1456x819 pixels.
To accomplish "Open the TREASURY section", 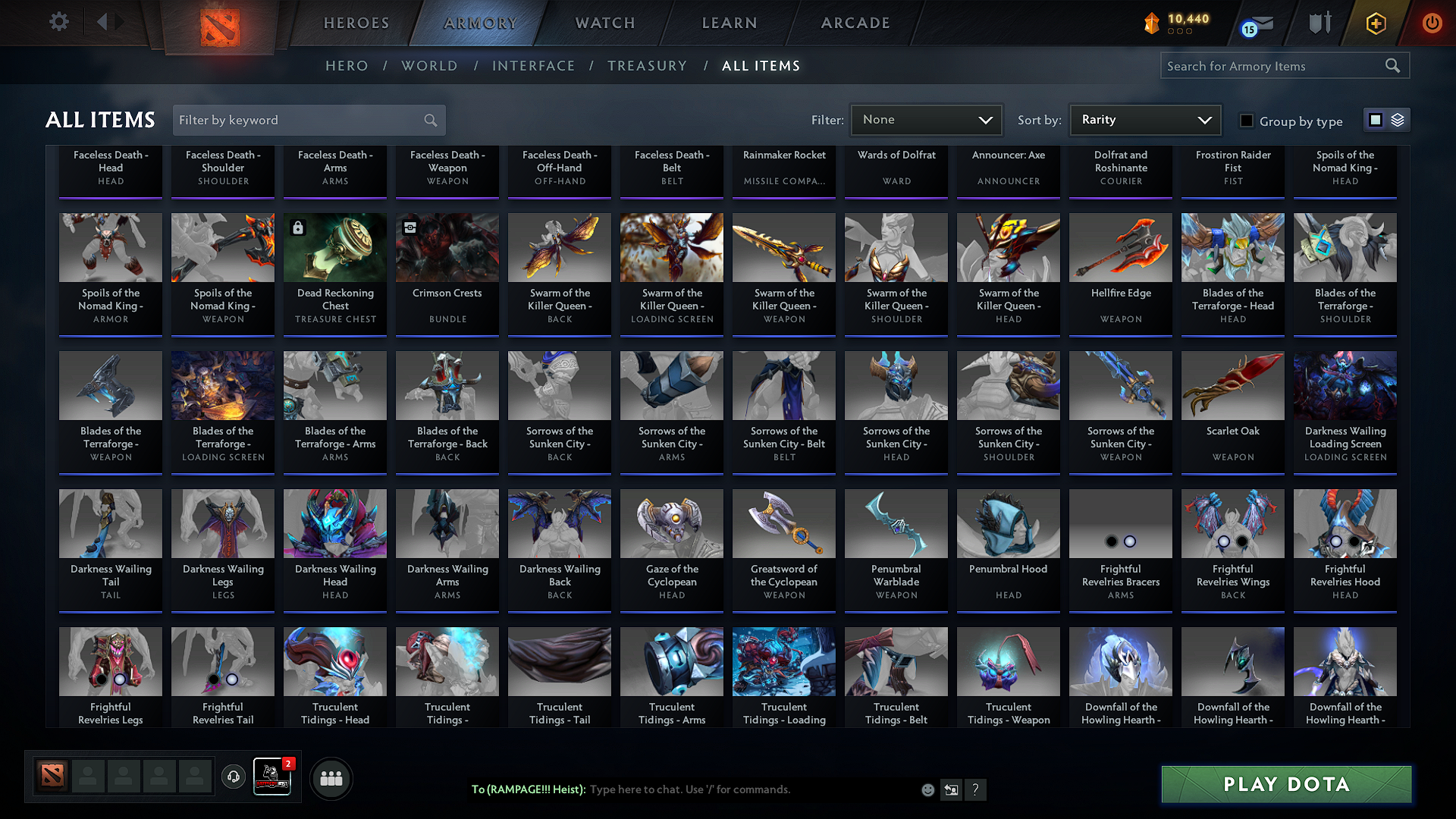I will coord(647,66).
